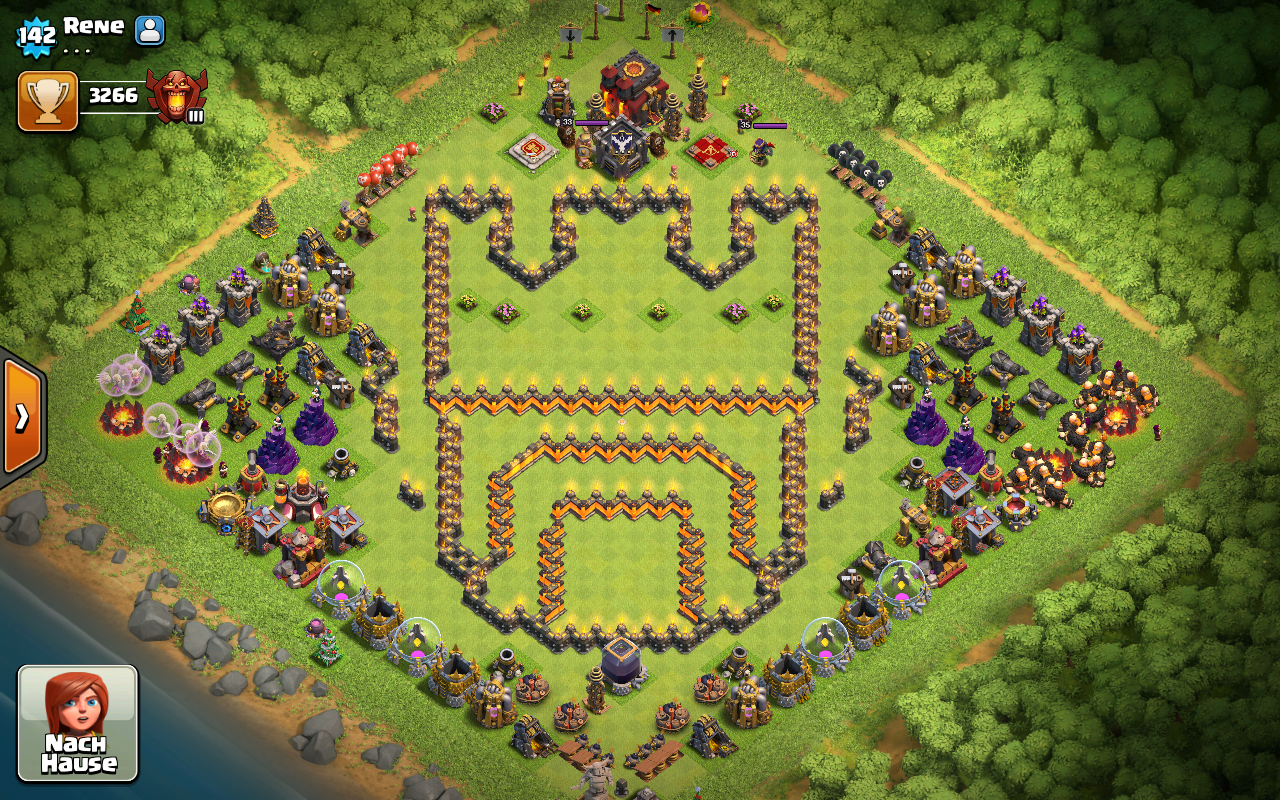This screenshot has width=1280, height=800.
Task: View the experience level 142 badge
Action: coord(36,36)
